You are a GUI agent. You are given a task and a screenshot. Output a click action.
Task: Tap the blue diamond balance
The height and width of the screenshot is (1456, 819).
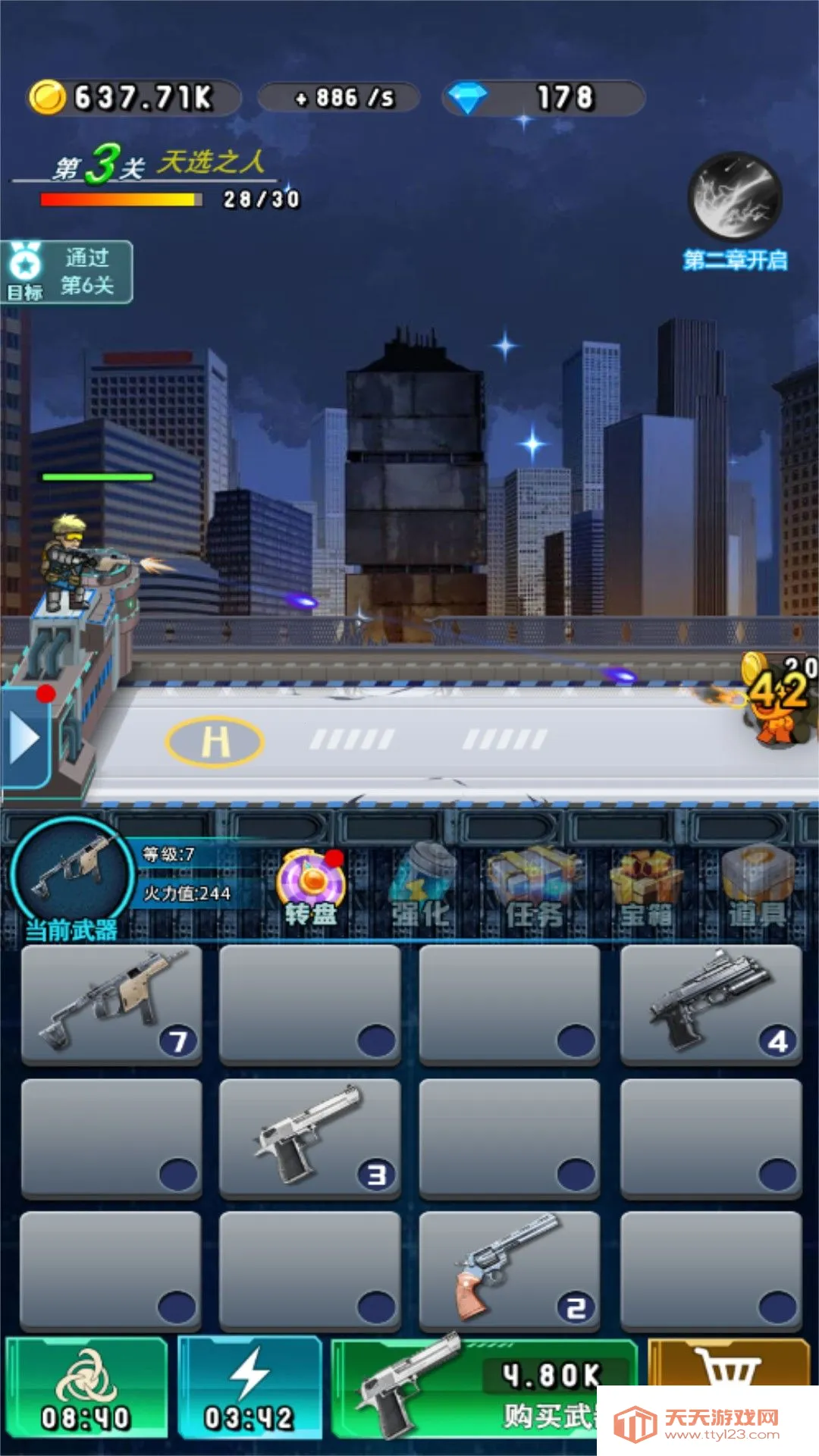point(543,98)
